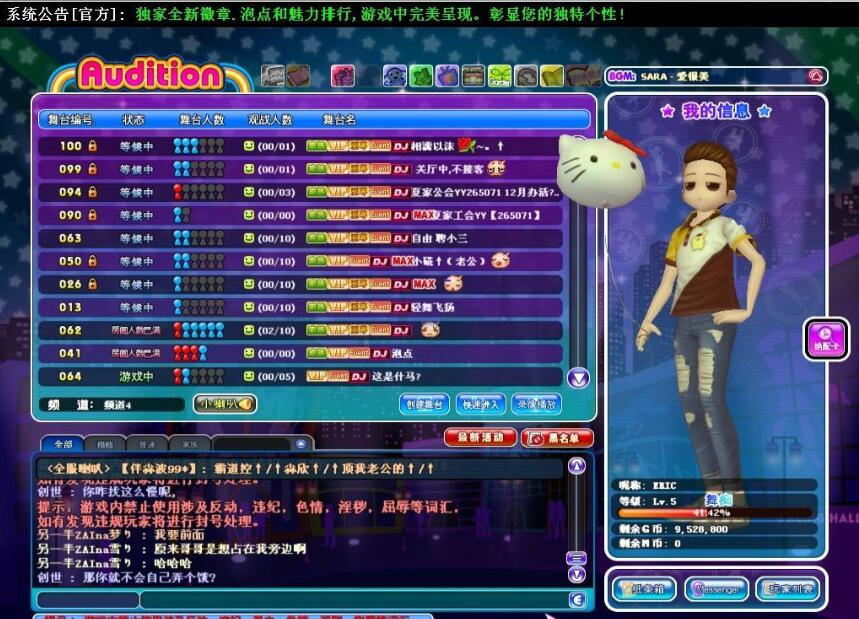Viewport: 859px width, 619px height.
Task: Click the room list scroll-down arrow
Action: 578,378
